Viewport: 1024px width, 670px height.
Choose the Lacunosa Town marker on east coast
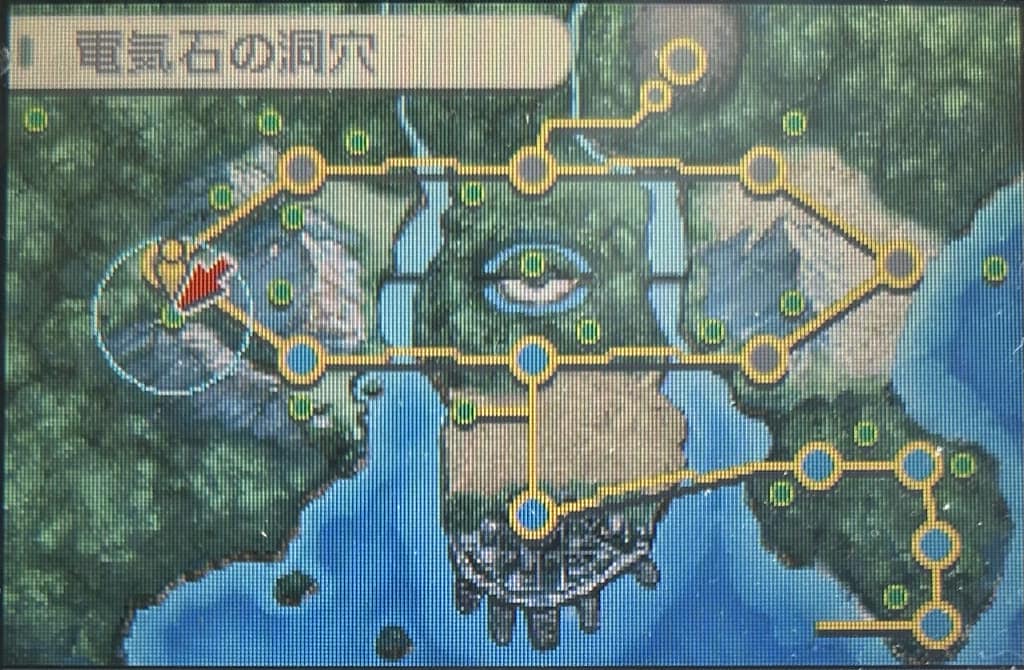900,265
